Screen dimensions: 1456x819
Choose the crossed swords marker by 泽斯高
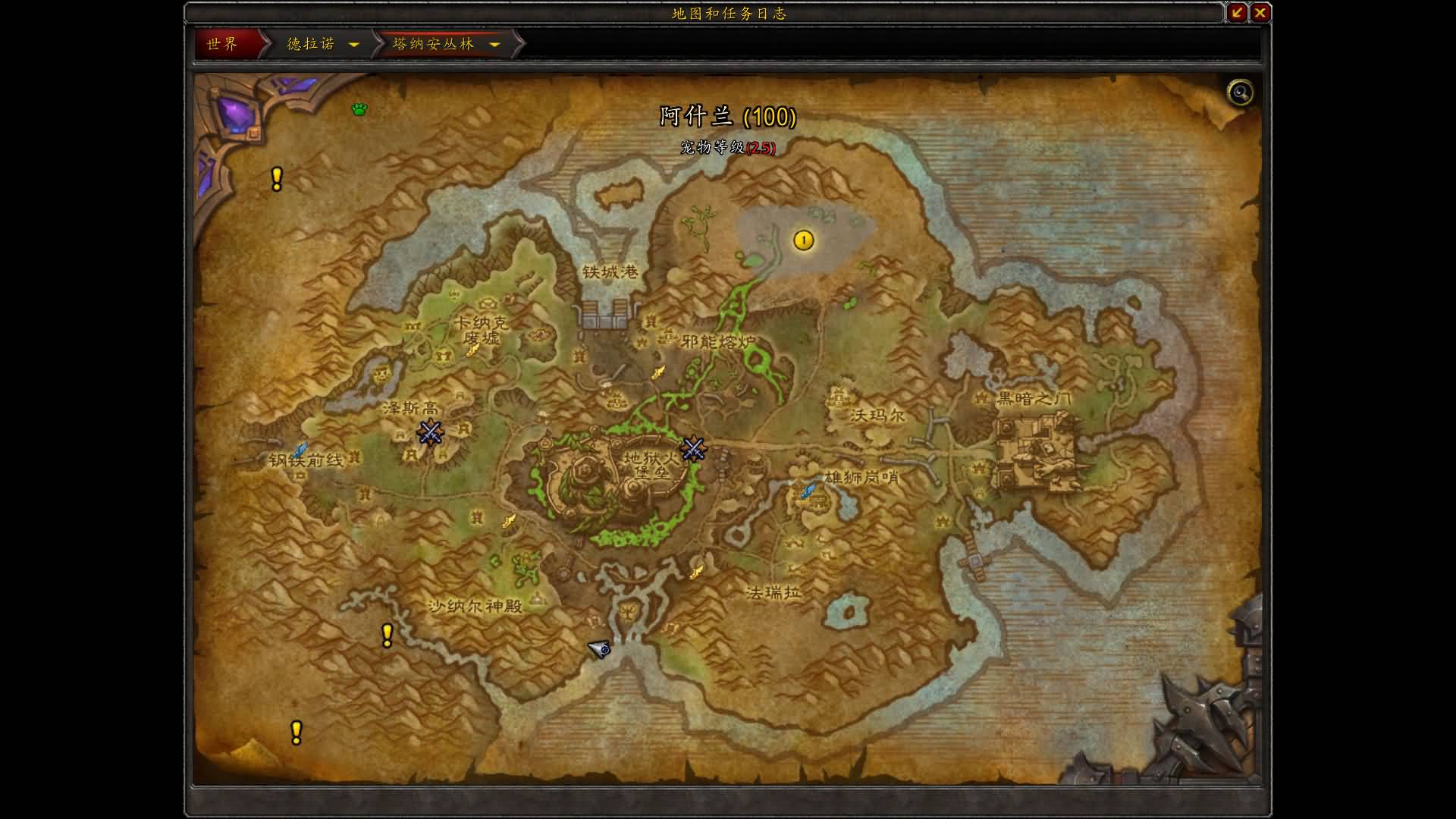[x=430, y=432]
